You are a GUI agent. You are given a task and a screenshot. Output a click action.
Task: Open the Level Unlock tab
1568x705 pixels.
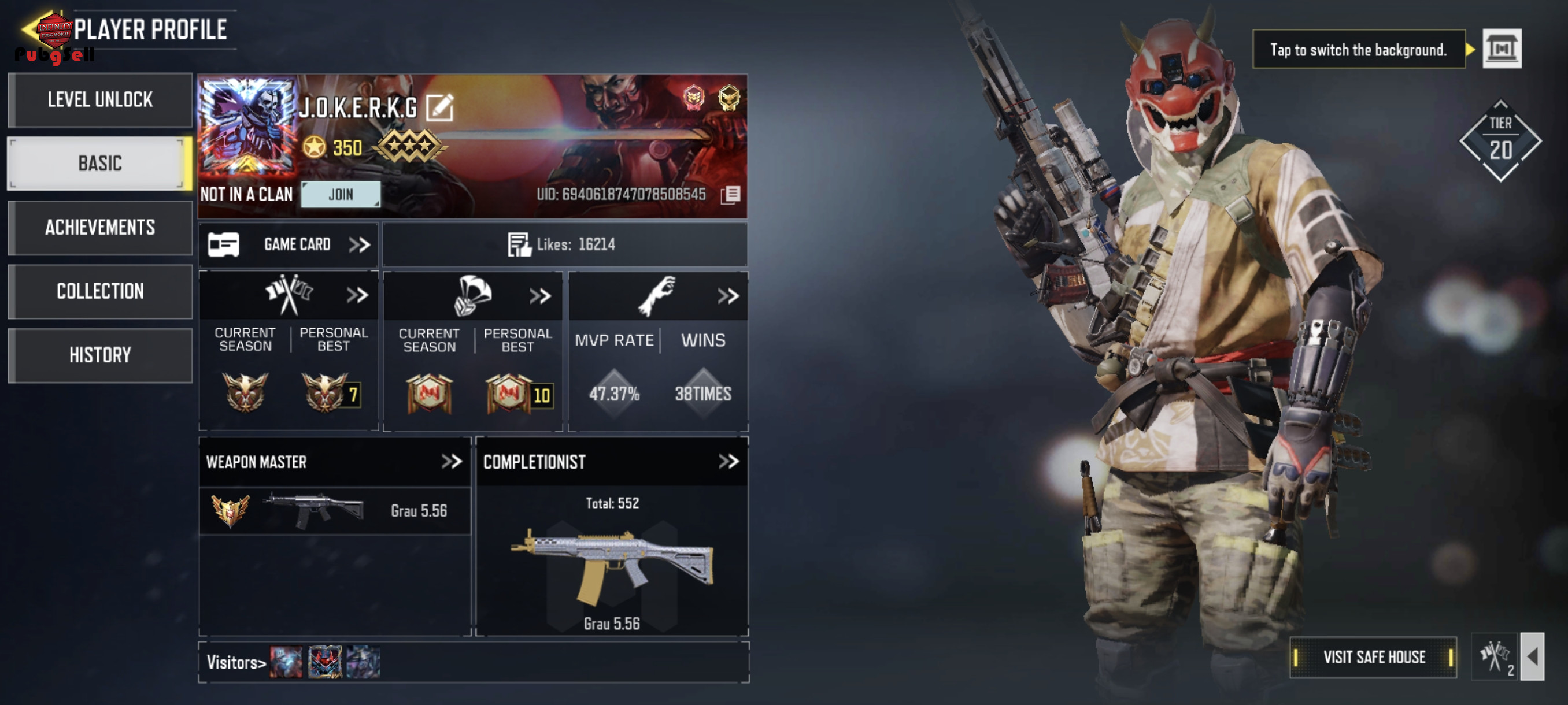(100, 100)
